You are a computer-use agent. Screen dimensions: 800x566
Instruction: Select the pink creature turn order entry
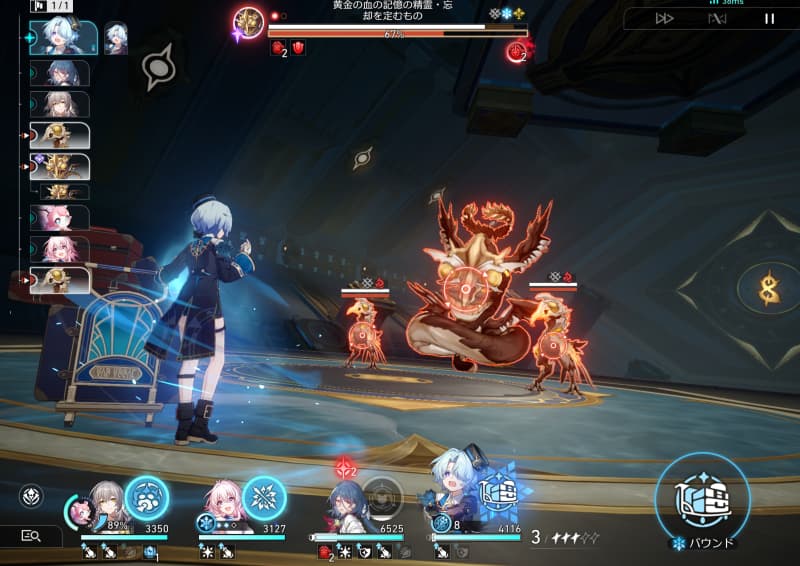pyautogui.click(x=59, y=217)
